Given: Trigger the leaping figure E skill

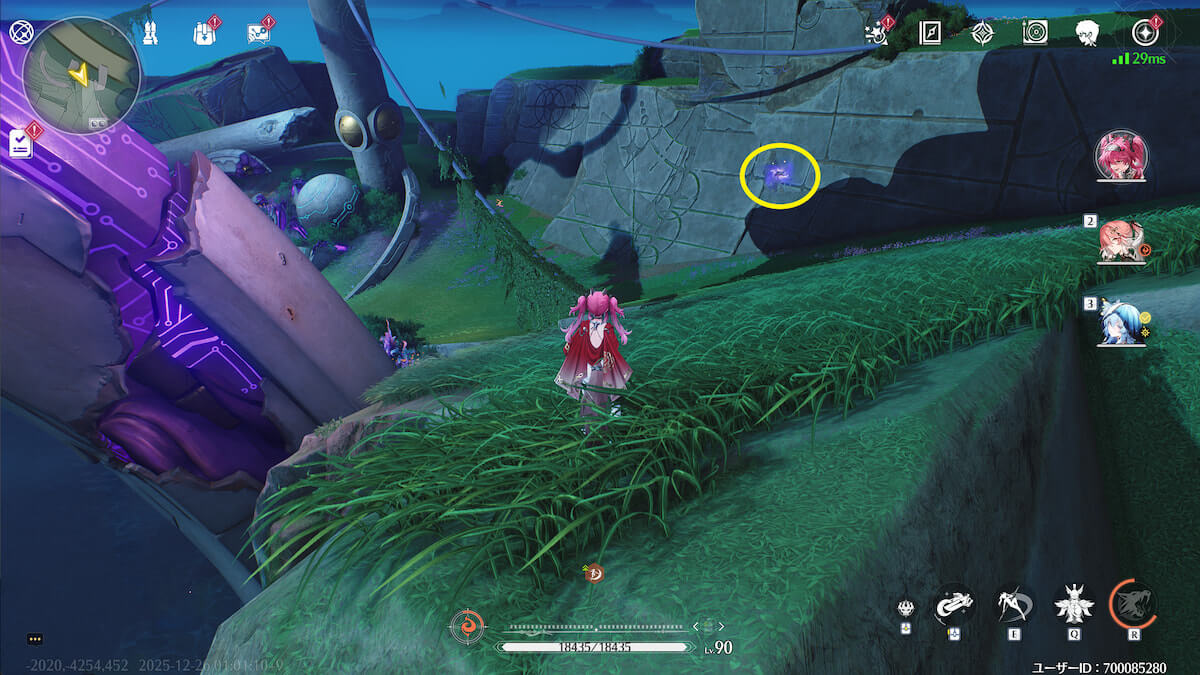Looking at the screenshot, I should 1015,604.
